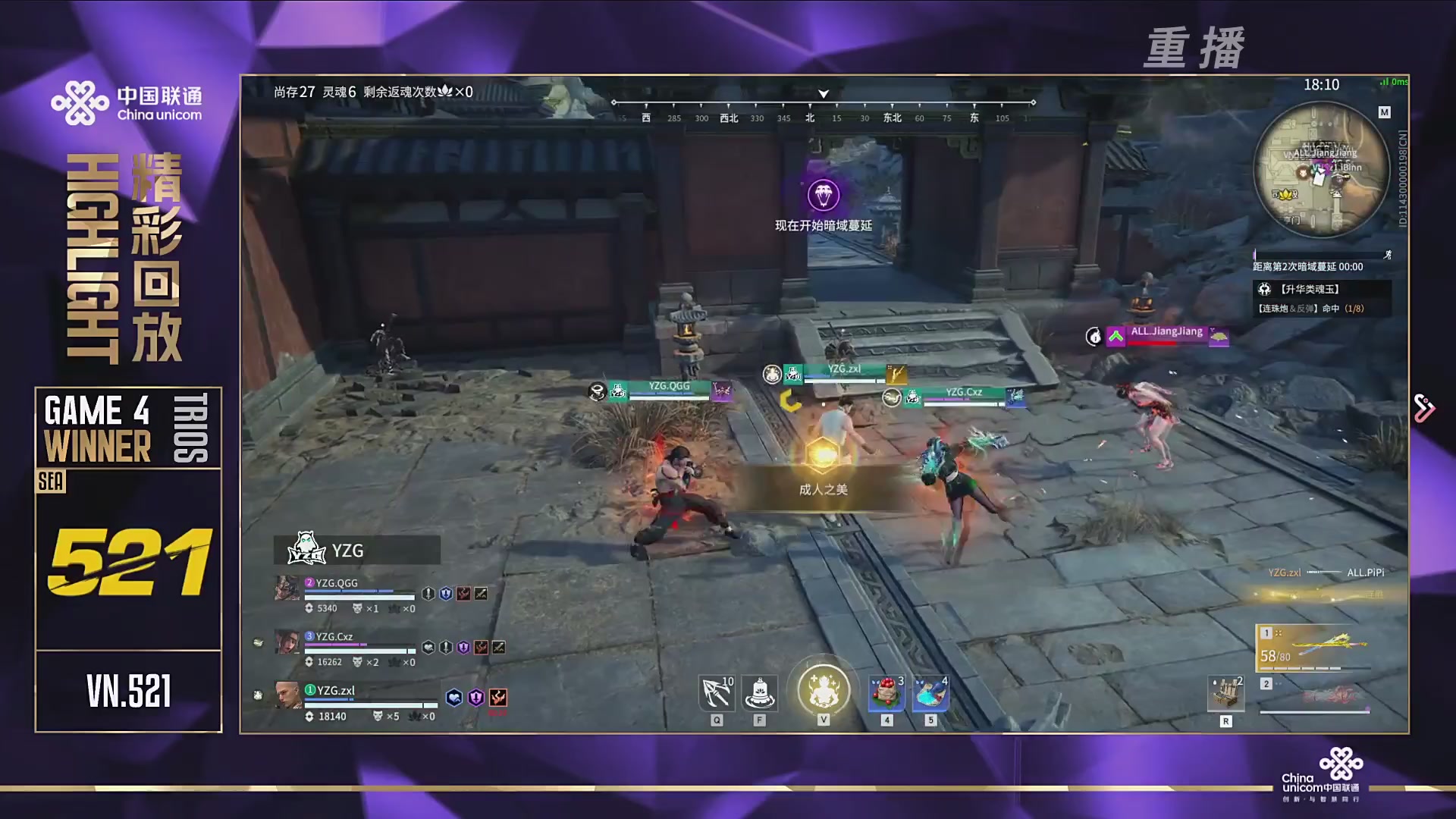1456x819 pixels.
Task: Use the weapon repair kit slot
Action: click(x=1225, y=693)
